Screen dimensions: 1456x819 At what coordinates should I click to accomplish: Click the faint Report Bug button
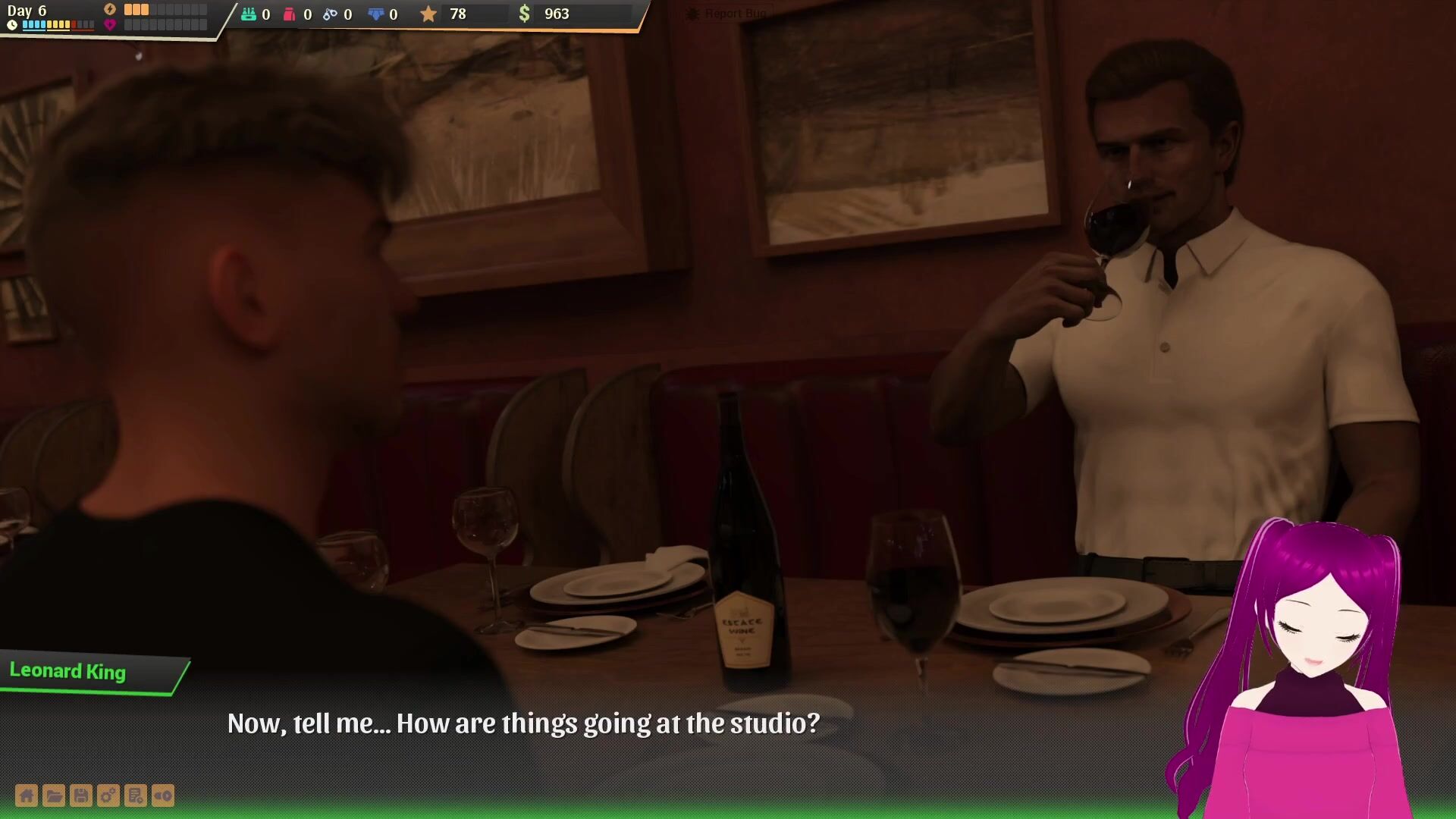[x=726, y=14]
